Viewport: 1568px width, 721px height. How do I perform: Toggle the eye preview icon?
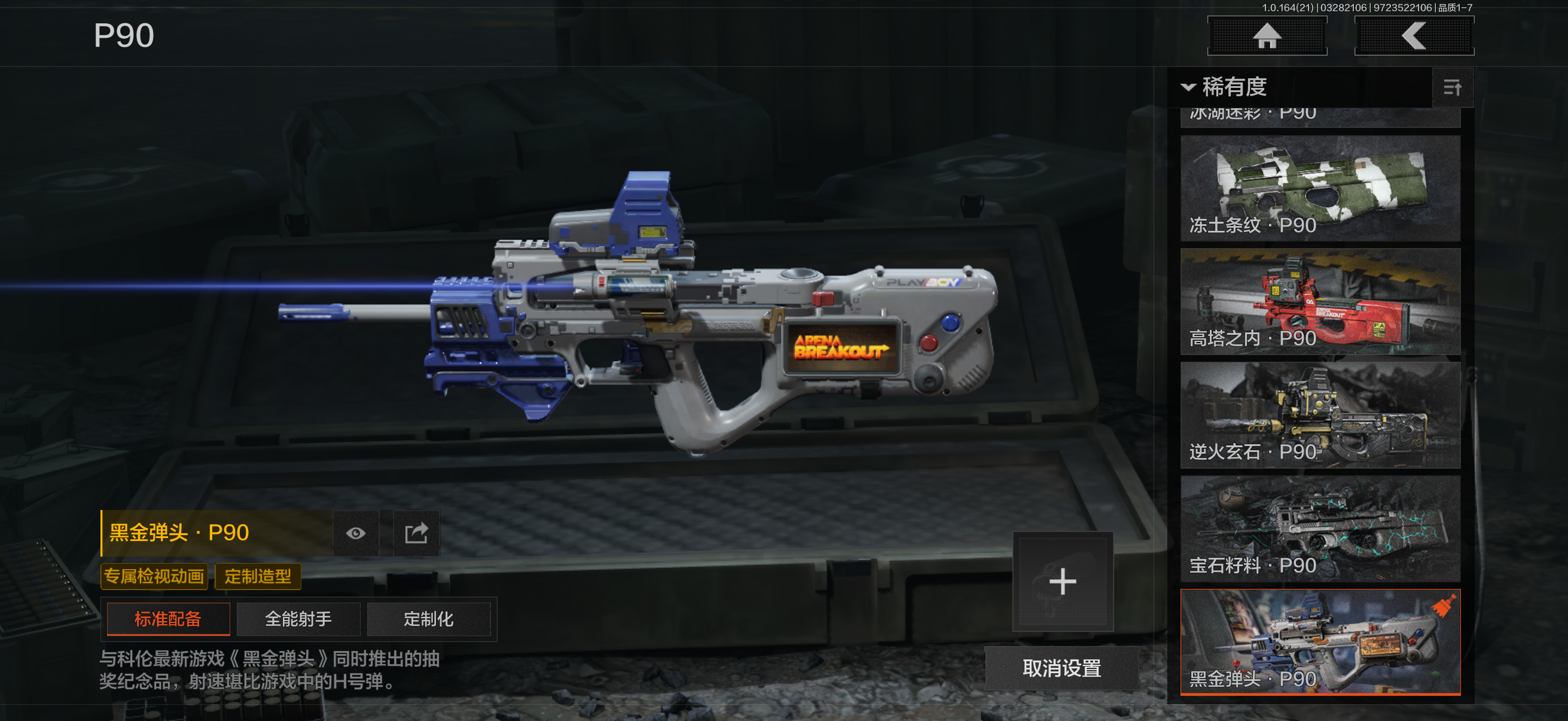pos(356,534)
